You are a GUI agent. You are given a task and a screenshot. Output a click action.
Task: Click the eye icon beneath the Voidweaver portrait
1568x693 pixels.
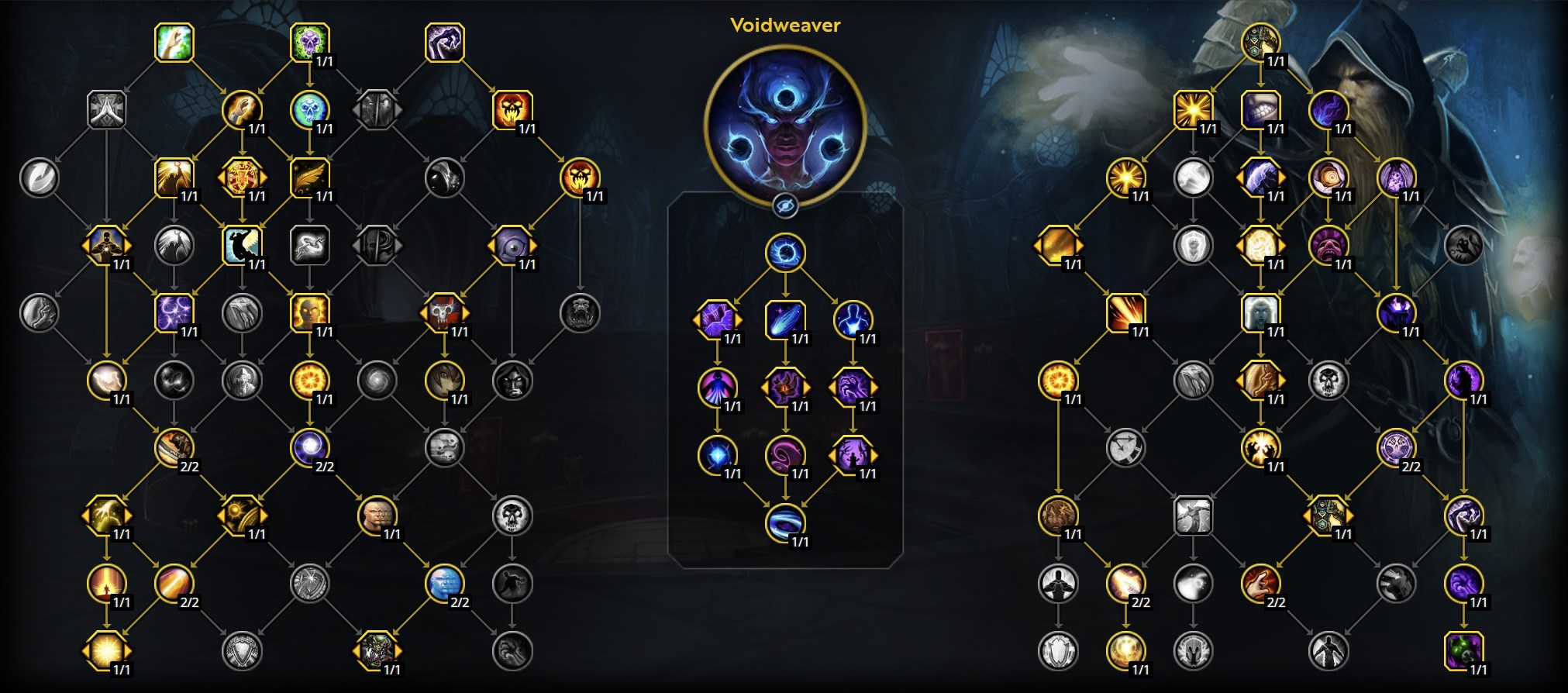(785, 205)
